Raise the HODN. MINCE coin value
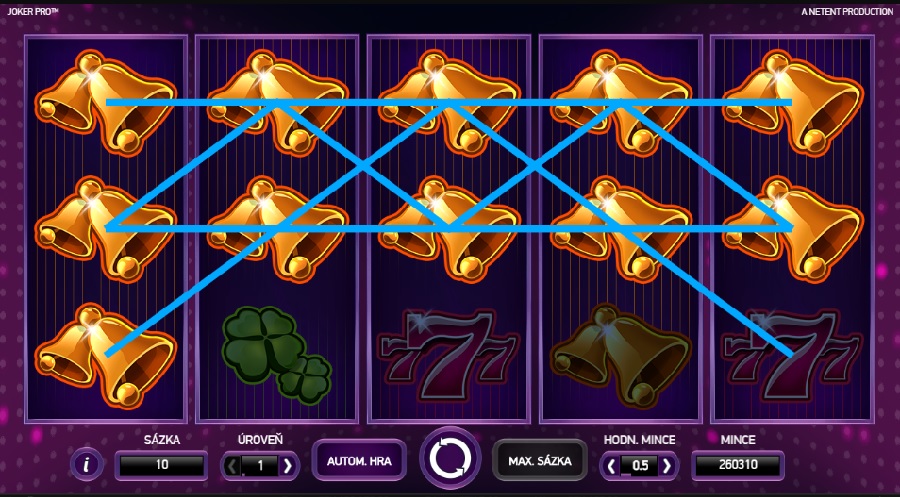 coord(666,465)
